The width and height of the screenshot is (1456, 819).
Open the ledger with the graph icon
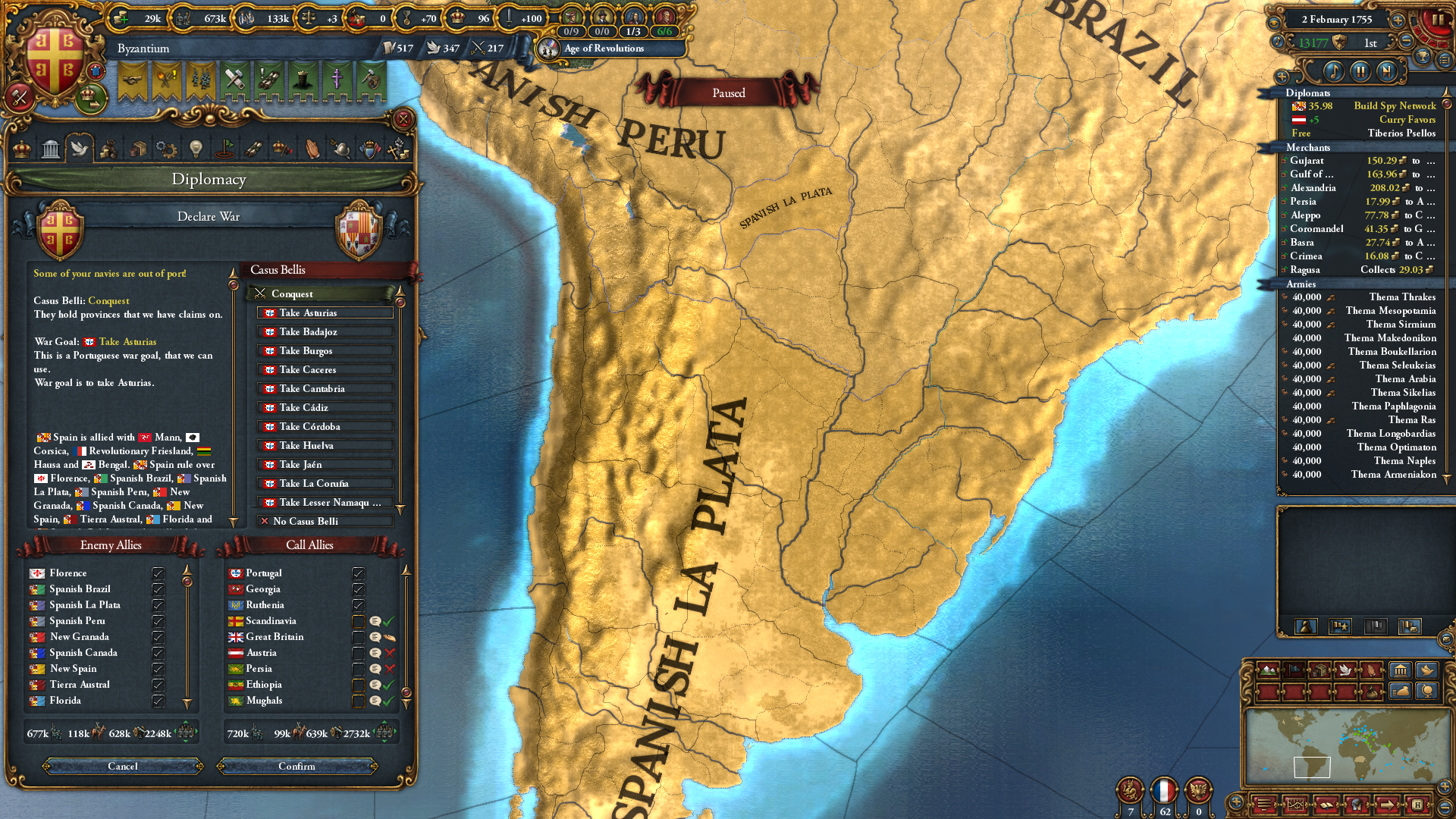(x=1296, y=805)
